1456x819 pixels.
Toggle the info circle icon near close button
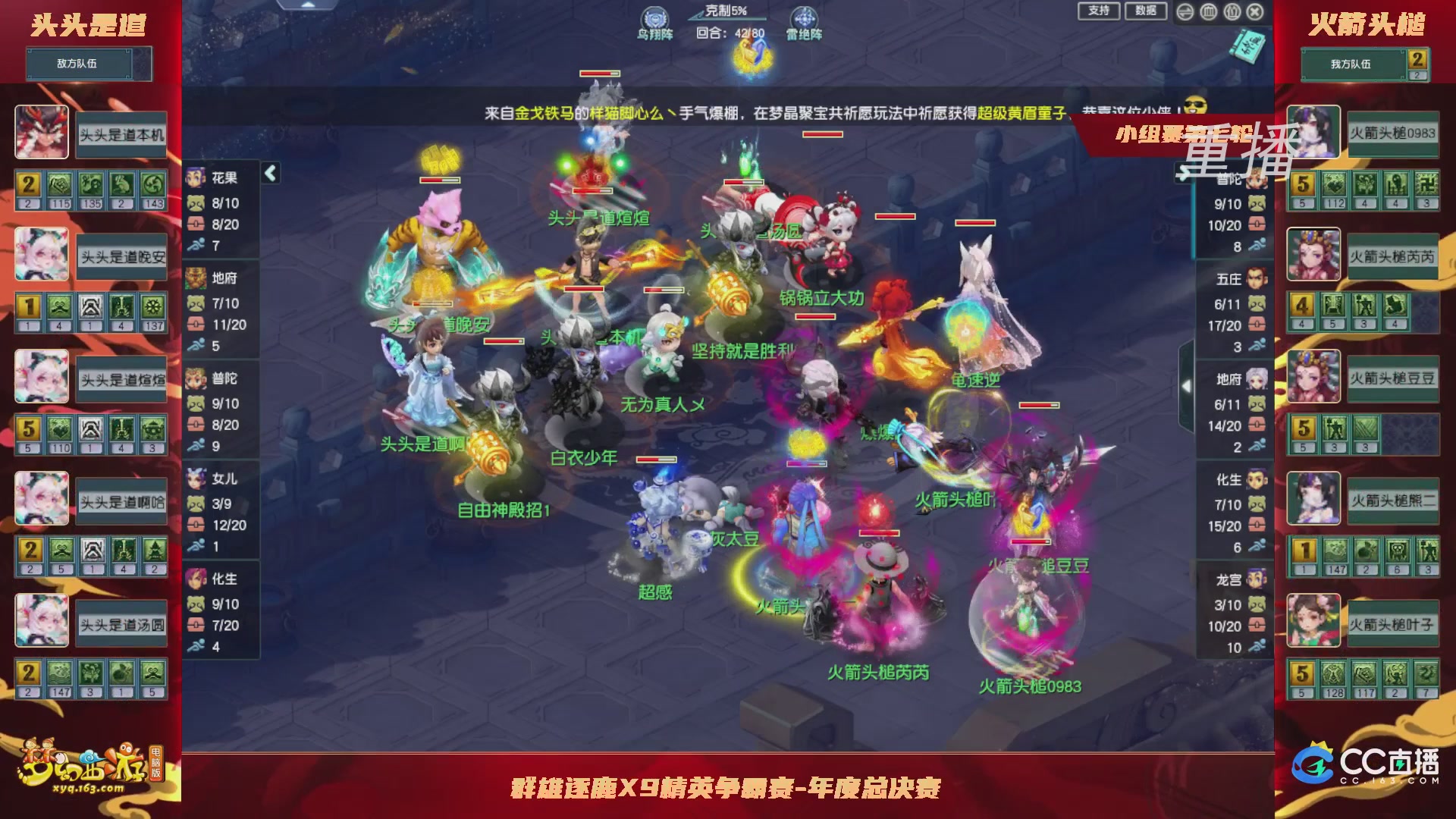click(x=1232, y=11)
